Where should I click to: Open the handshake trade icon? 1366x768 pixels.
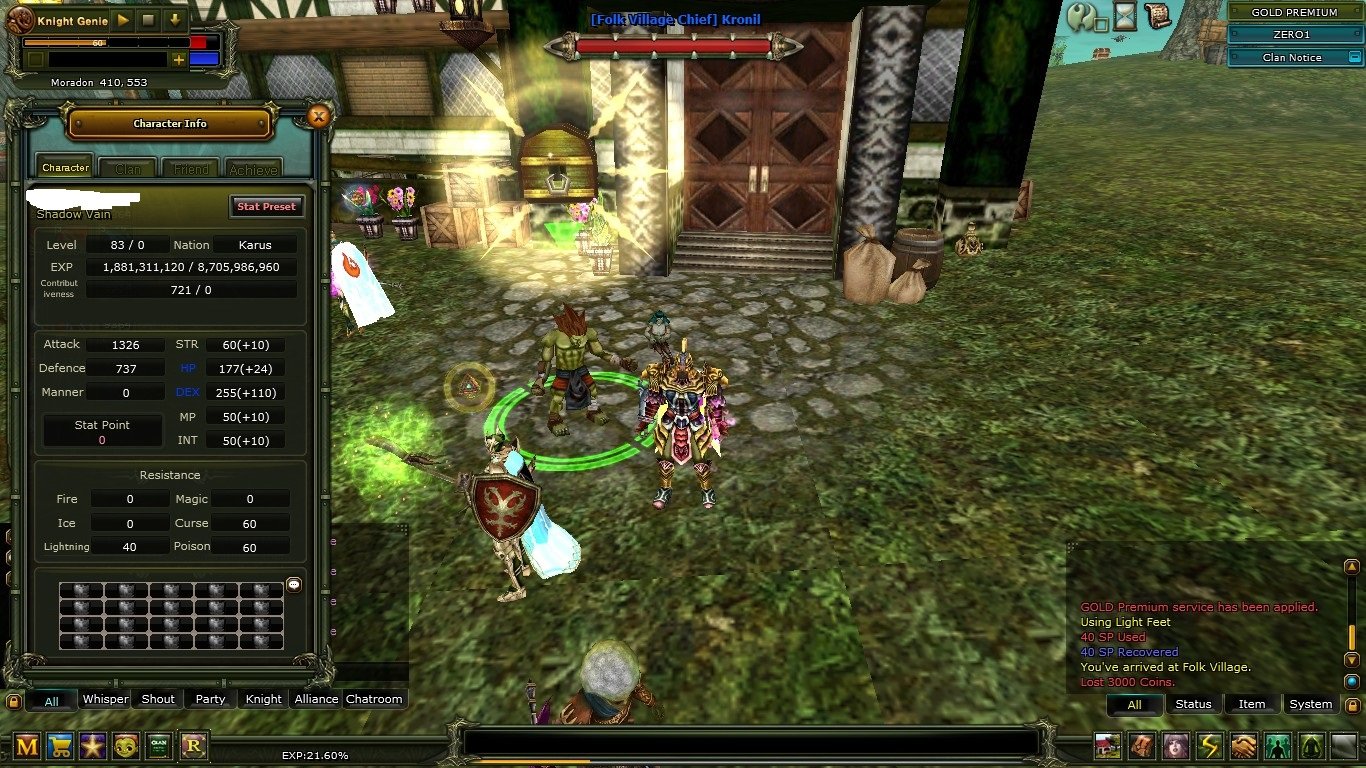click(x=1244, y=746)
